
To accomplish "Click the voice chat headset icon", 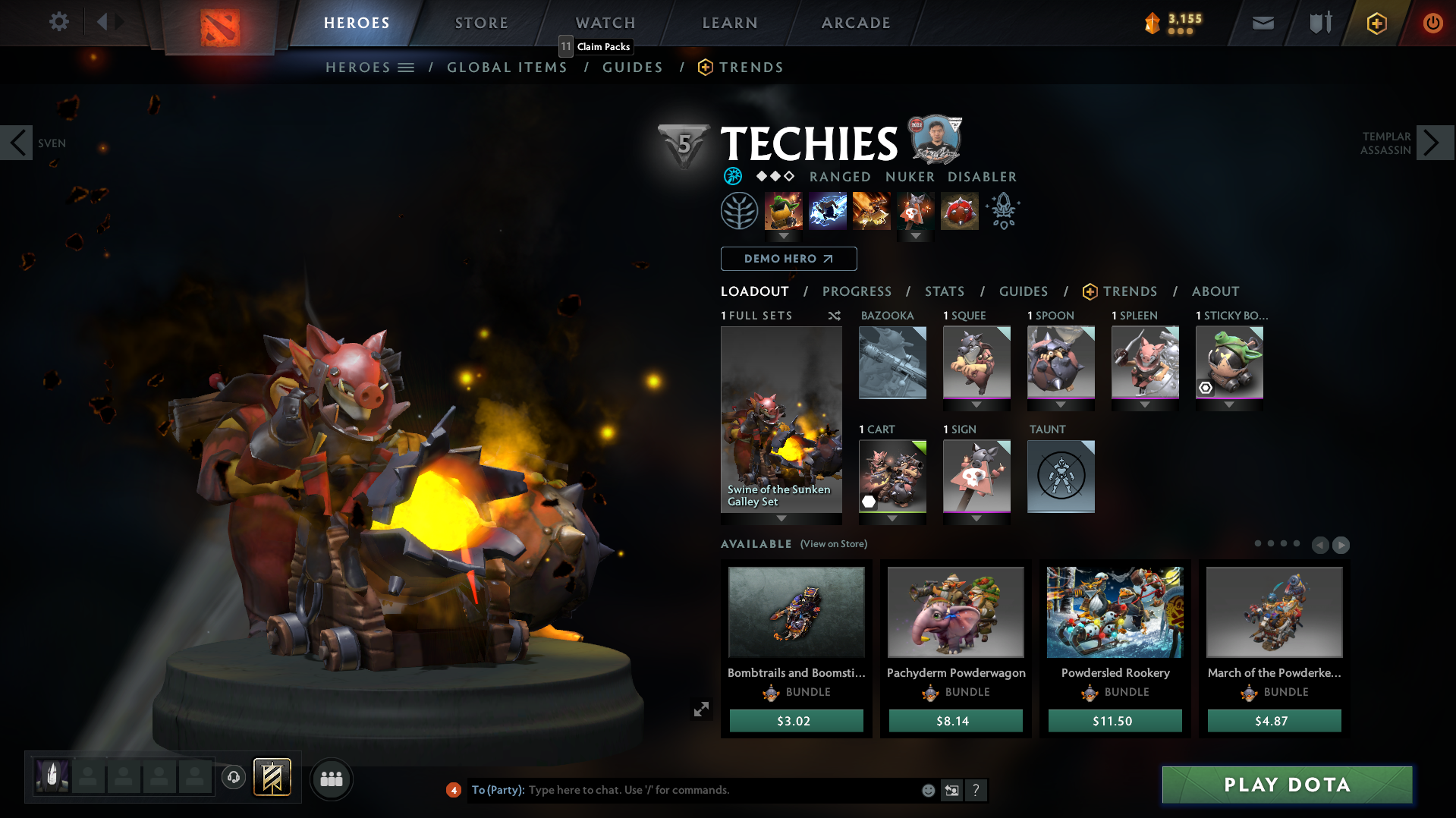I will pos(234,779).
